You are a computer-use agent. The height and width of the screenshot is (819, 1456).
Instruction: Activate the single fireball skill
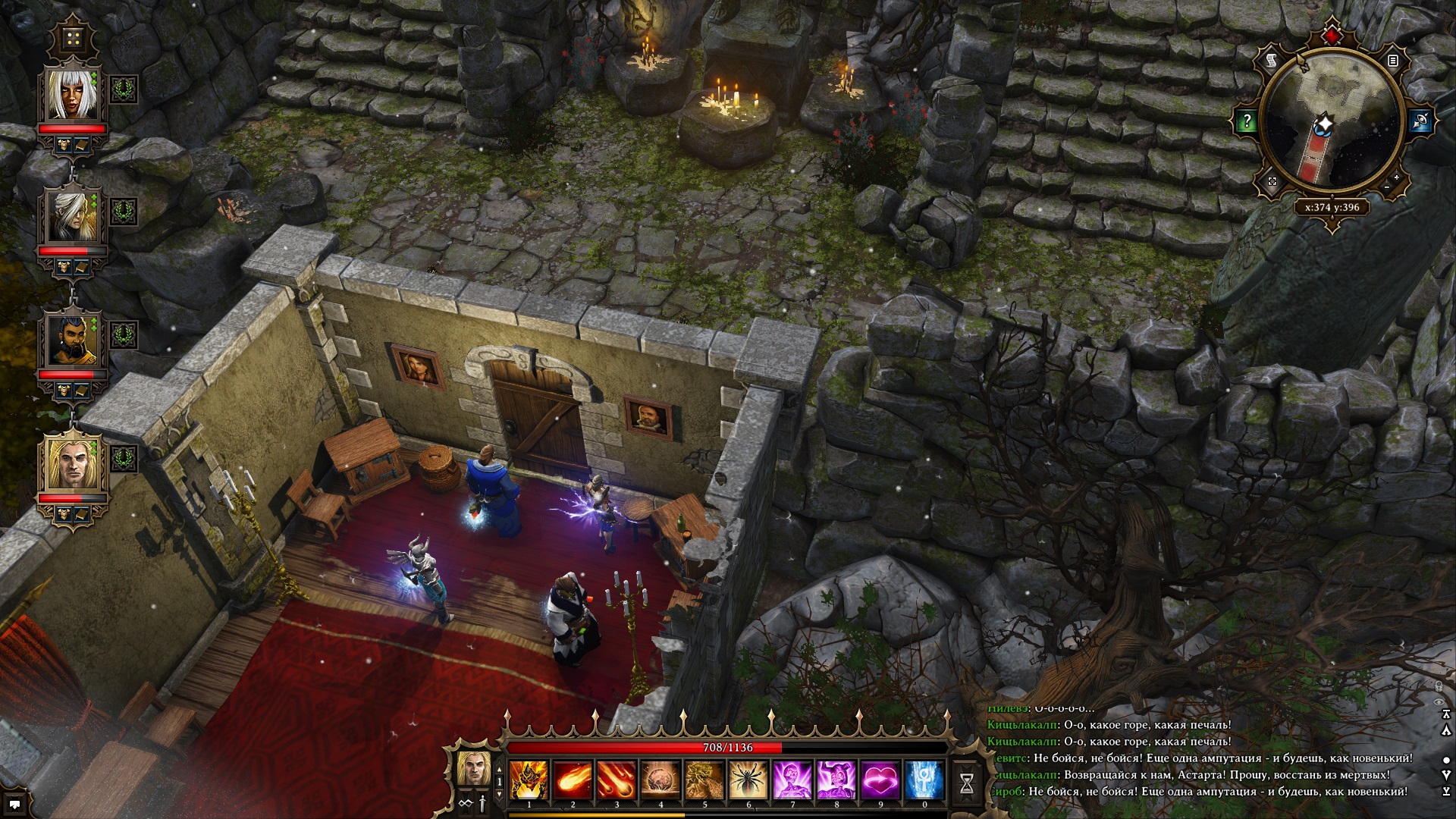tap(573, 780)
